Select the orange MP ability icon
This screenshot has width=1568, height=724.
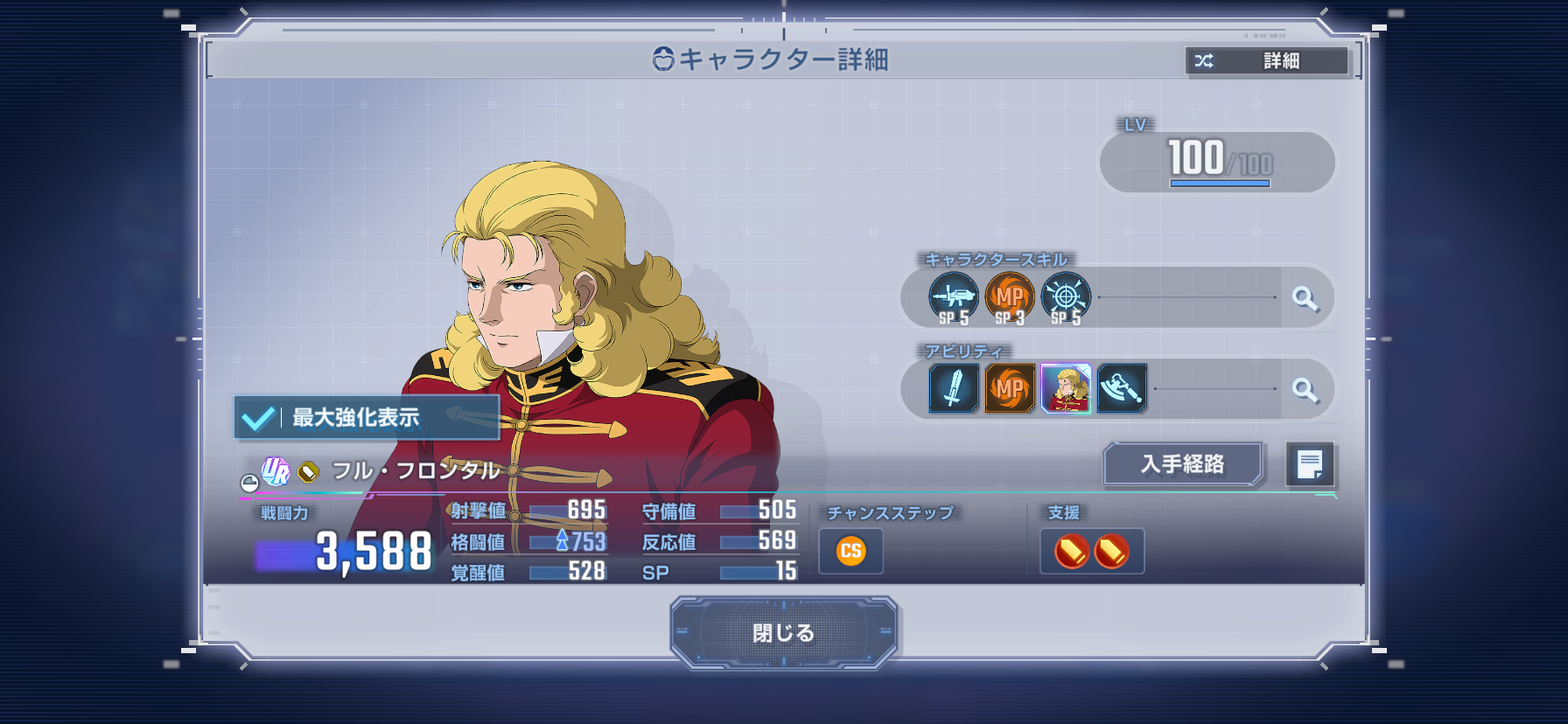tap(1010, 388)
